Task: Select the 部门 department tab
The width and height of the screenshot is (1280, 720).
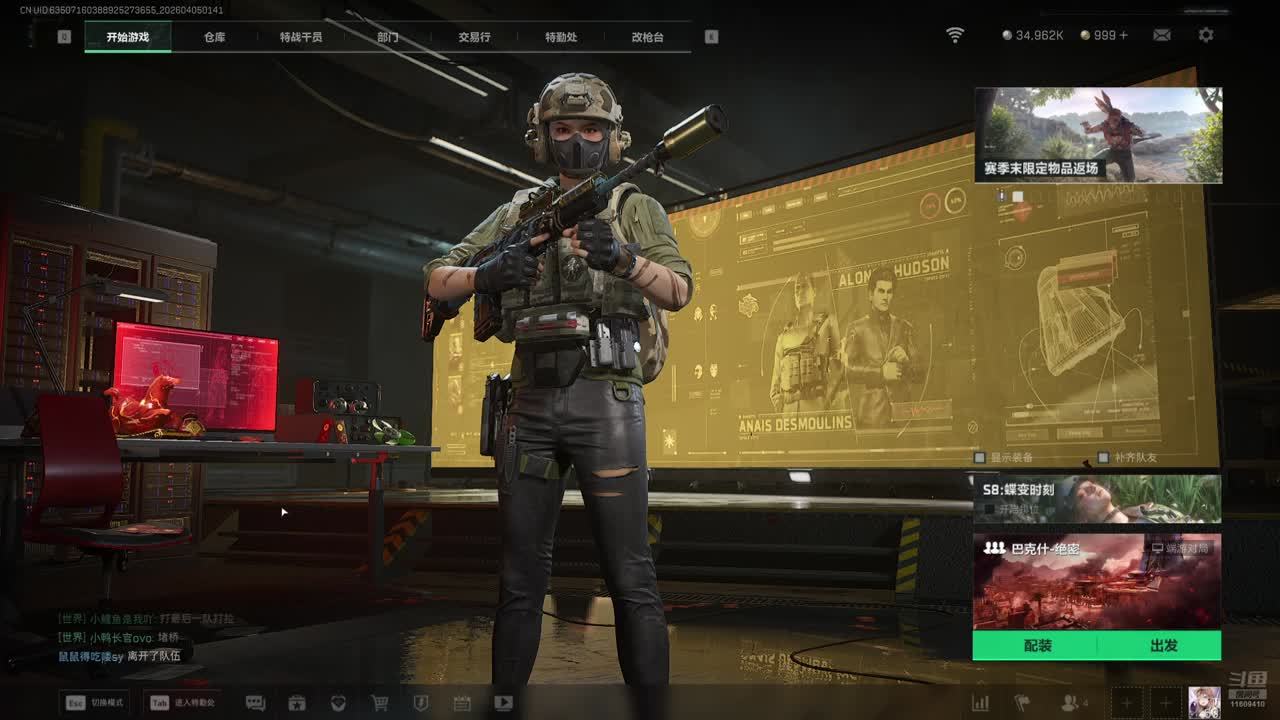Action: coord(388,37)
